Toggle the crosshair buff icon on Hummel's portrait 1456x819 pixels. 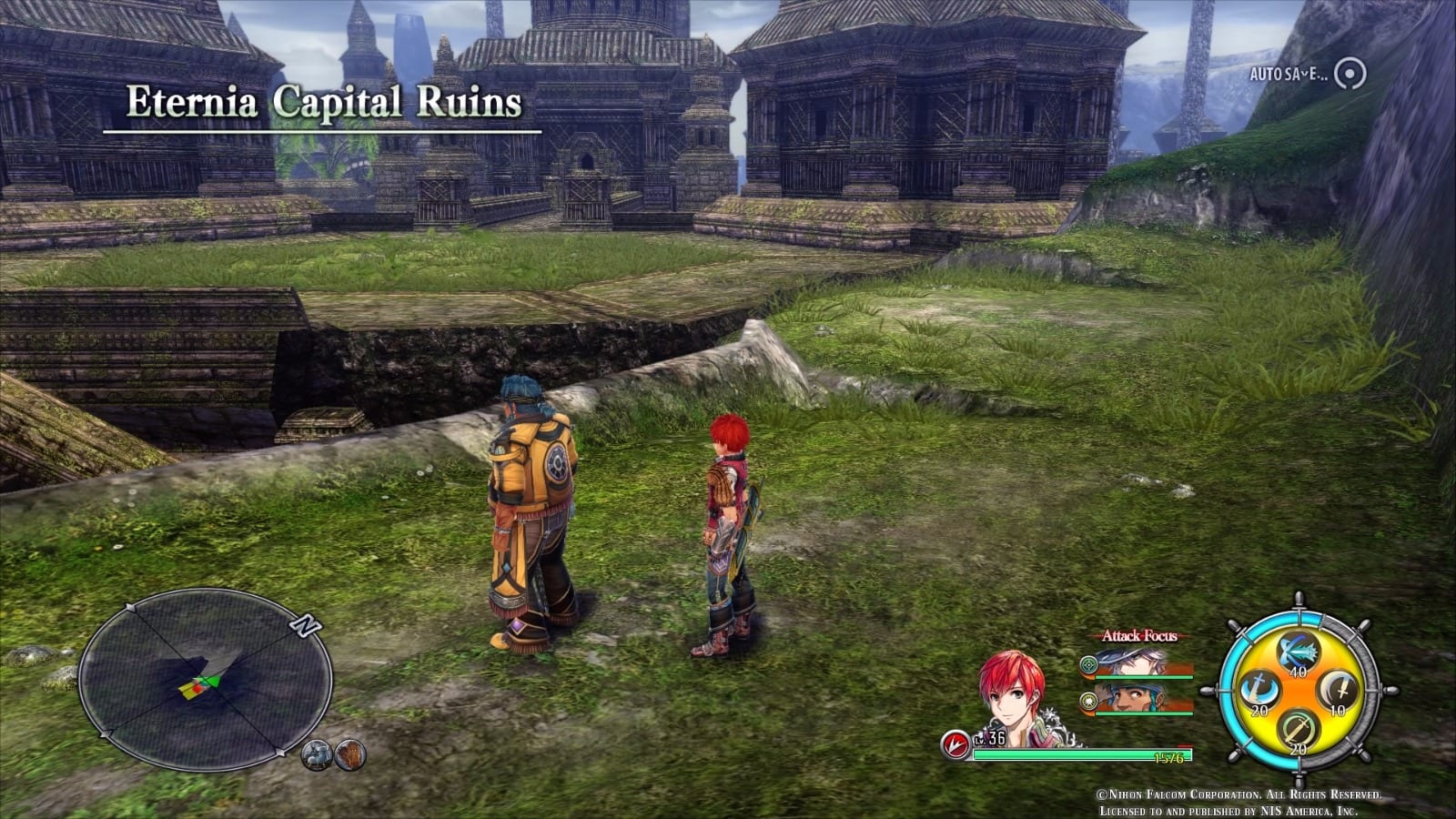(1088, 663)
